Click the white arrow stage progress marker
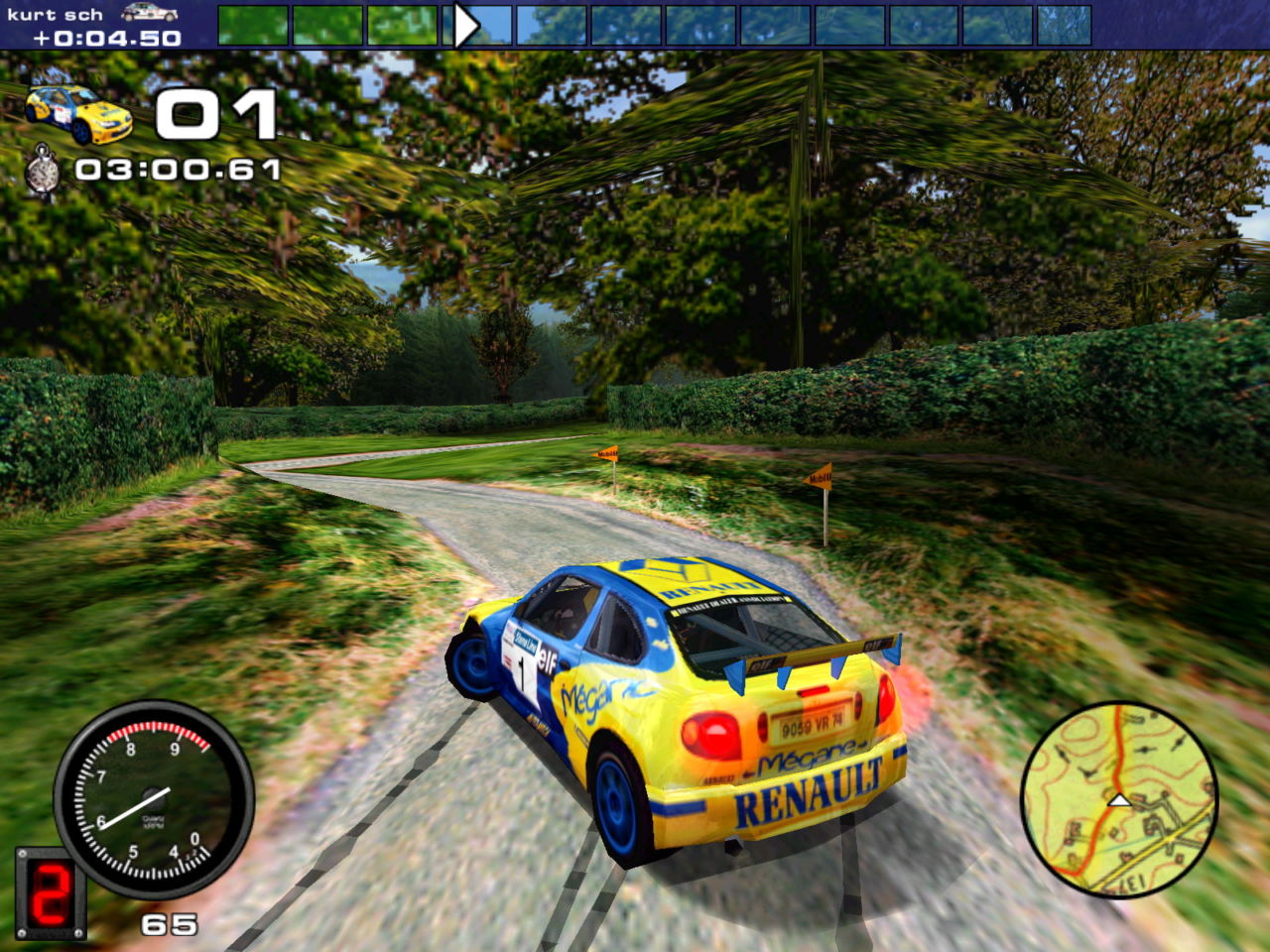Viewport: 1270px width, 952px height. tap(465, 25)
